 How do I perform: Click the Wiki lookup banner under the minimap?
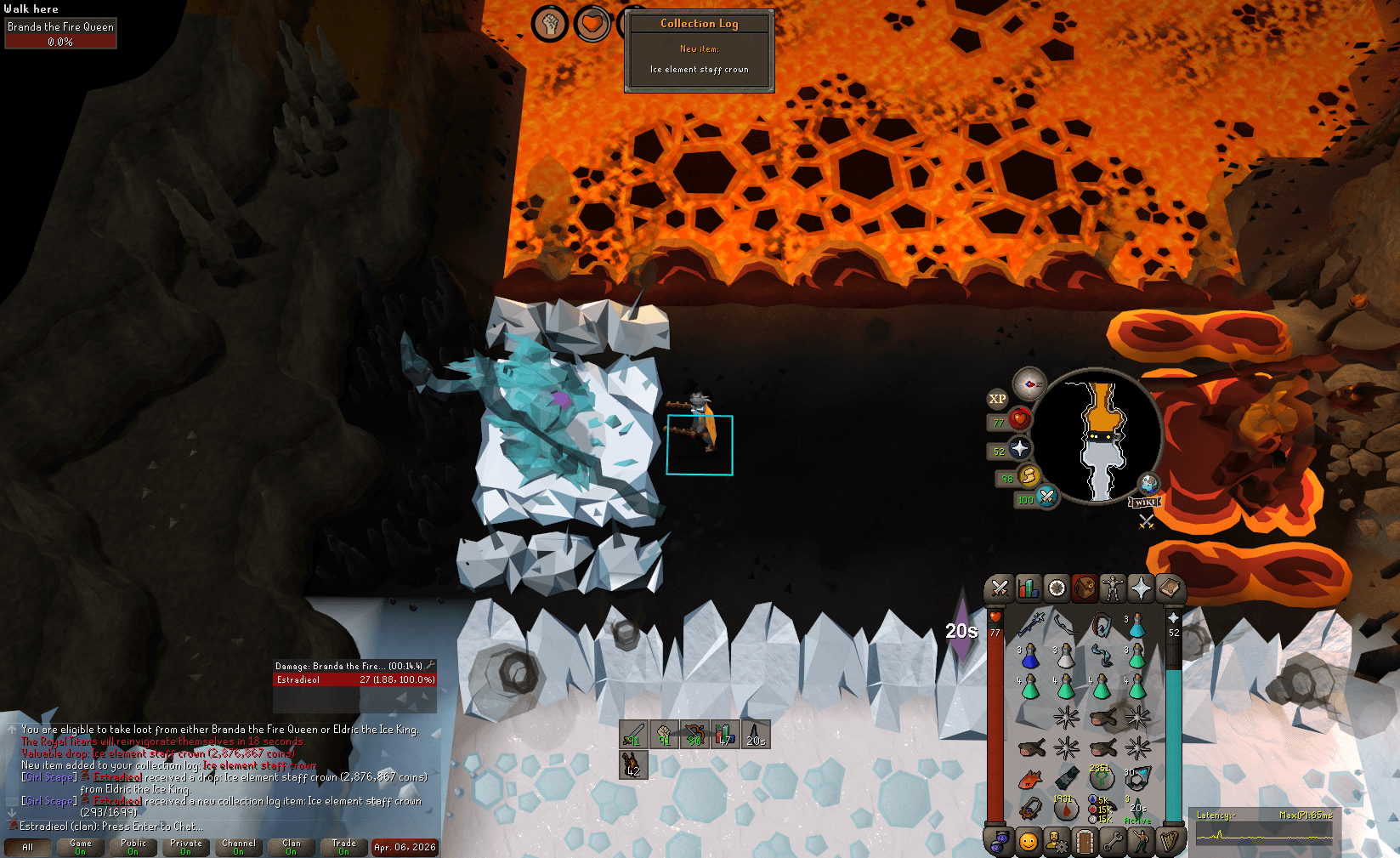coord(1145,503)
